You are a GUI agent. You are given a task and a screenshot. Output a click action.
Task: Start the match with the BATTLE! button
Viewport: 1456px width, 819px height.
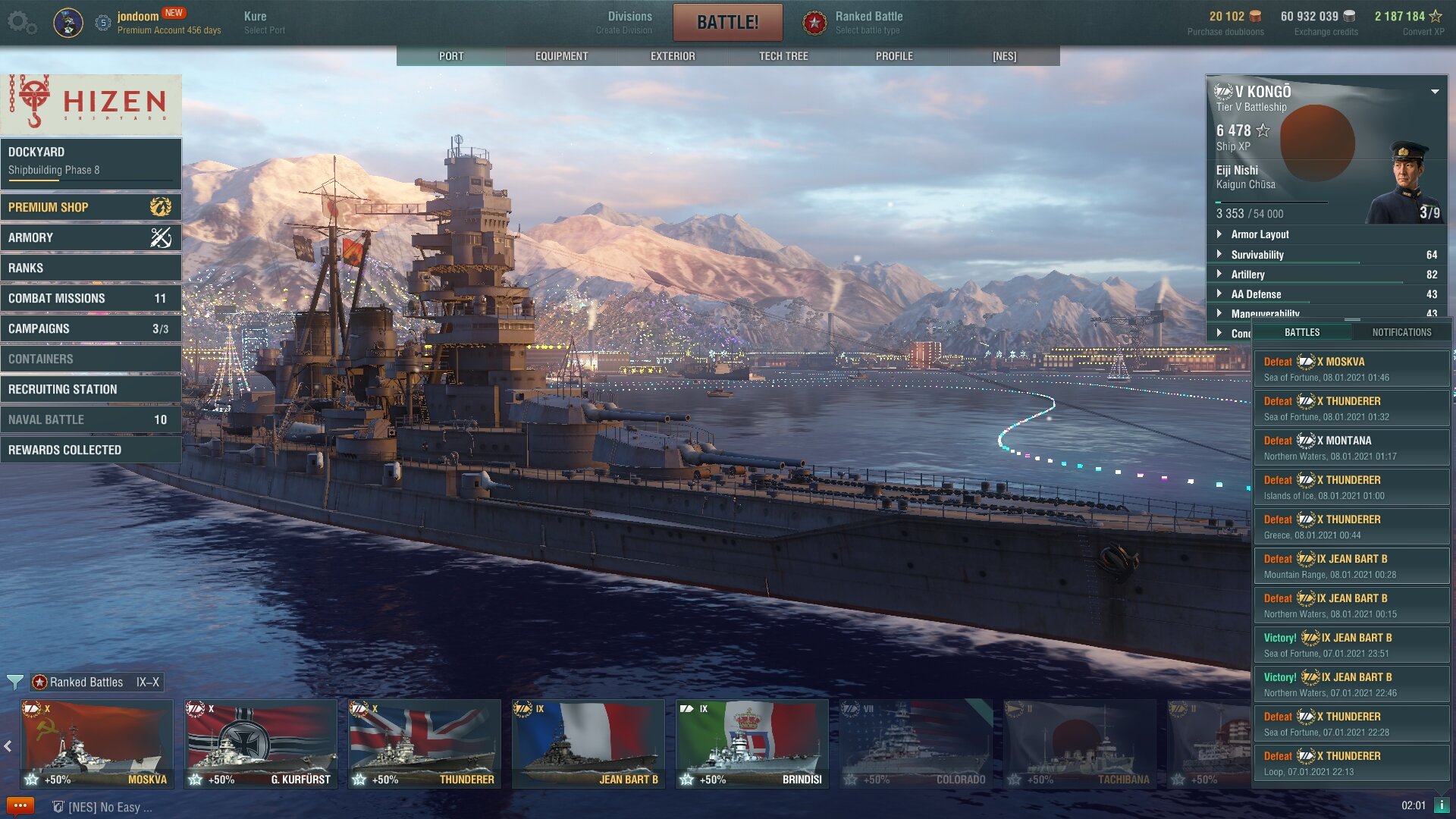point(727,22)
